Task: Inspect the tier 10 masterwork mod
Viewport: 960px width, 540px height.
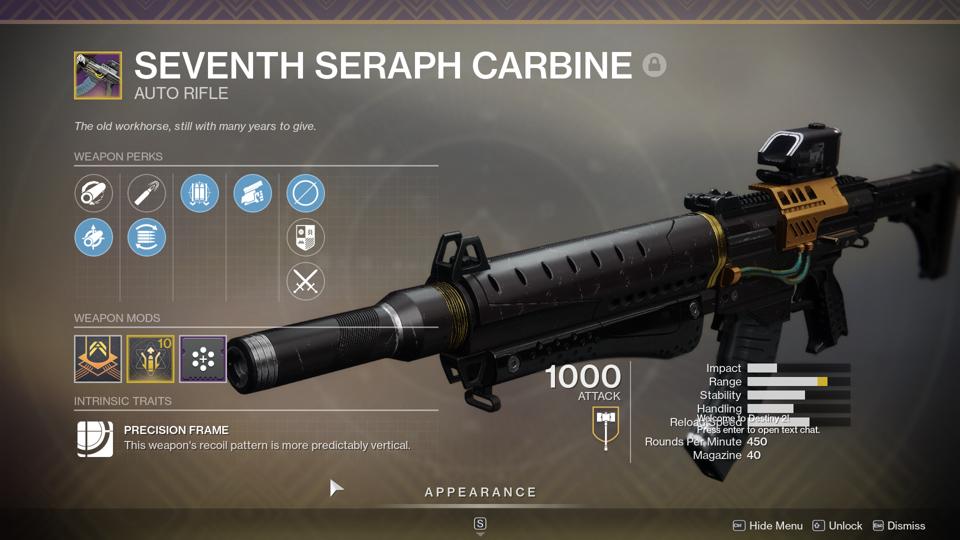Action: [x=150, y=359]
